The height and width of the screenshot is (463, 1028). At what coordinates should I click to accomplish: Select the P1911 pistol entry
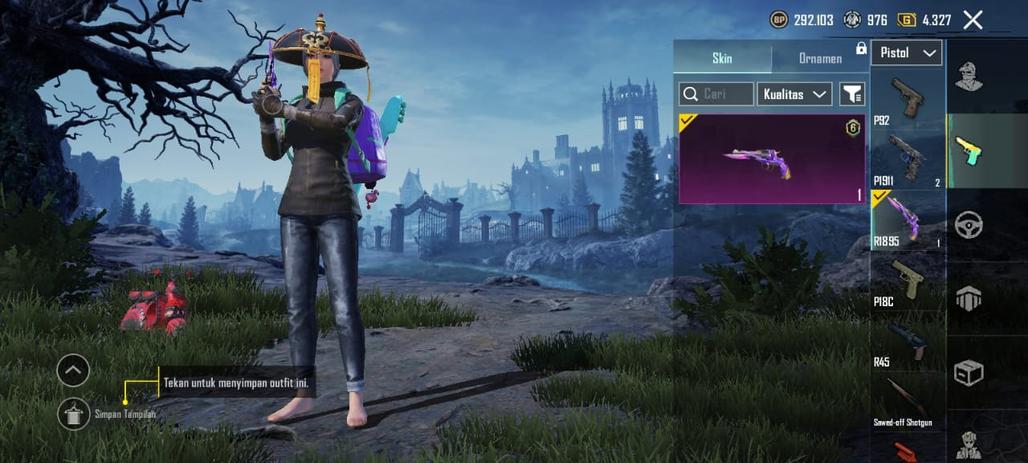[907, 159]
